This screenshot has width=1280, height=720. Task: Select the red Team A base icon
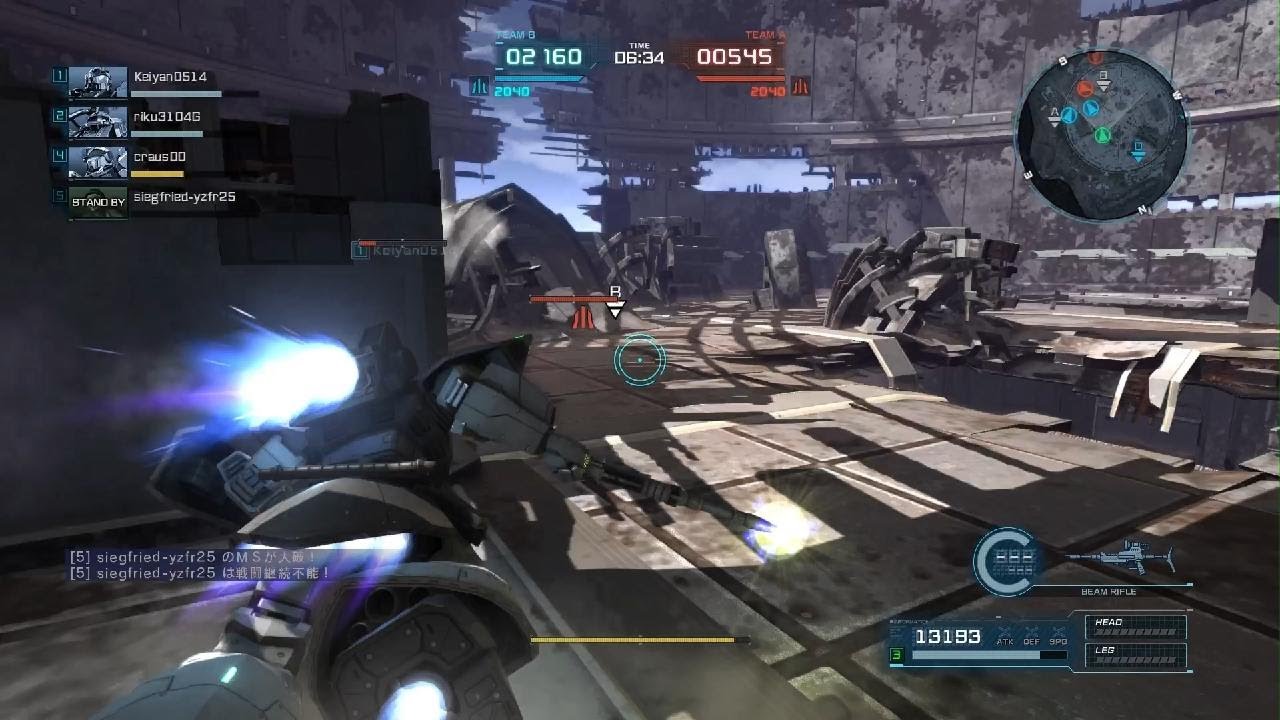[799, 87]
